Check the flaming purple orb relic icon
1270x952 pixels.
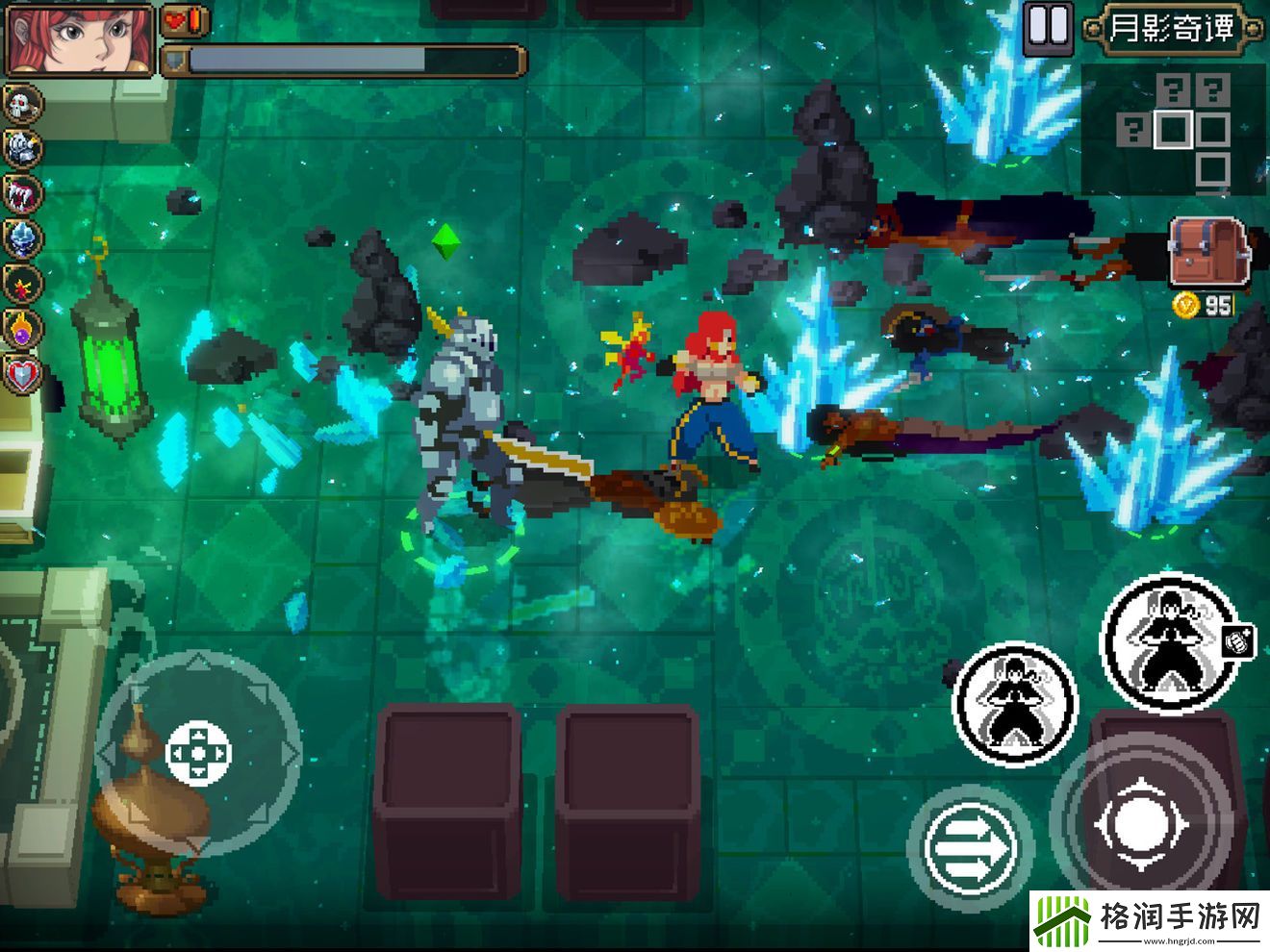[x=23, y=328]
